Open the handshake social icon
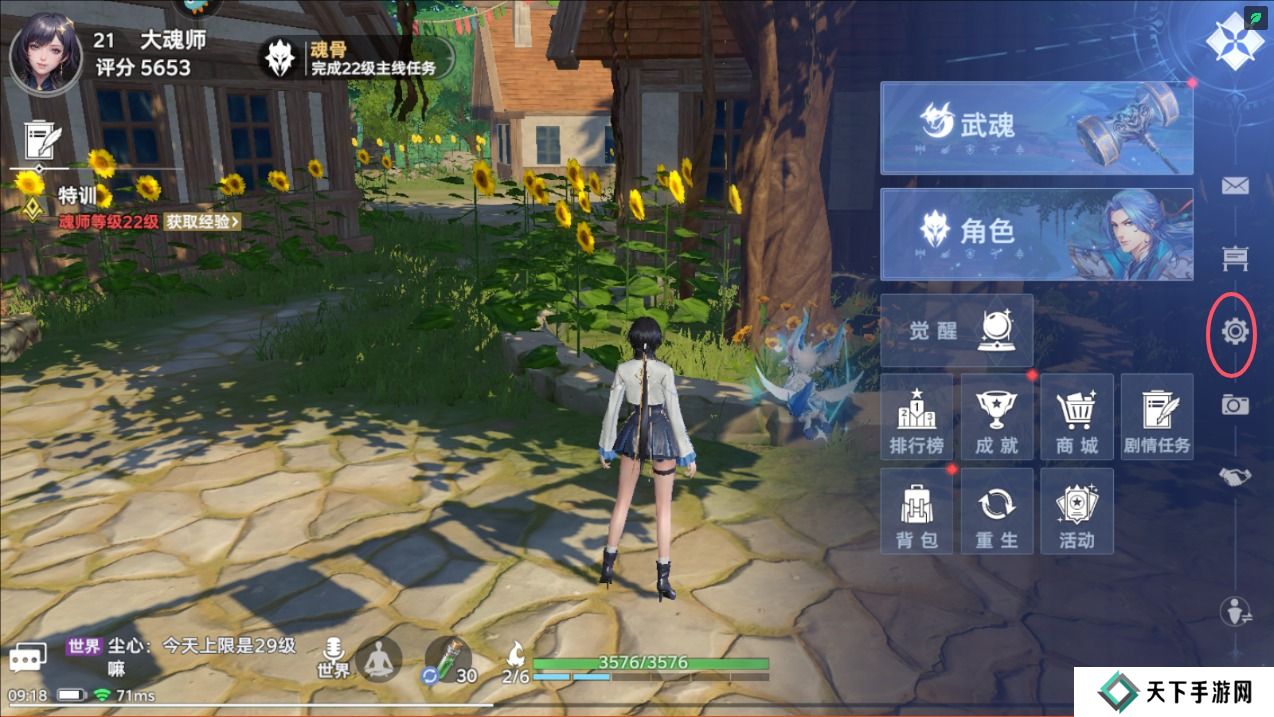 (x=1235, y=477)
